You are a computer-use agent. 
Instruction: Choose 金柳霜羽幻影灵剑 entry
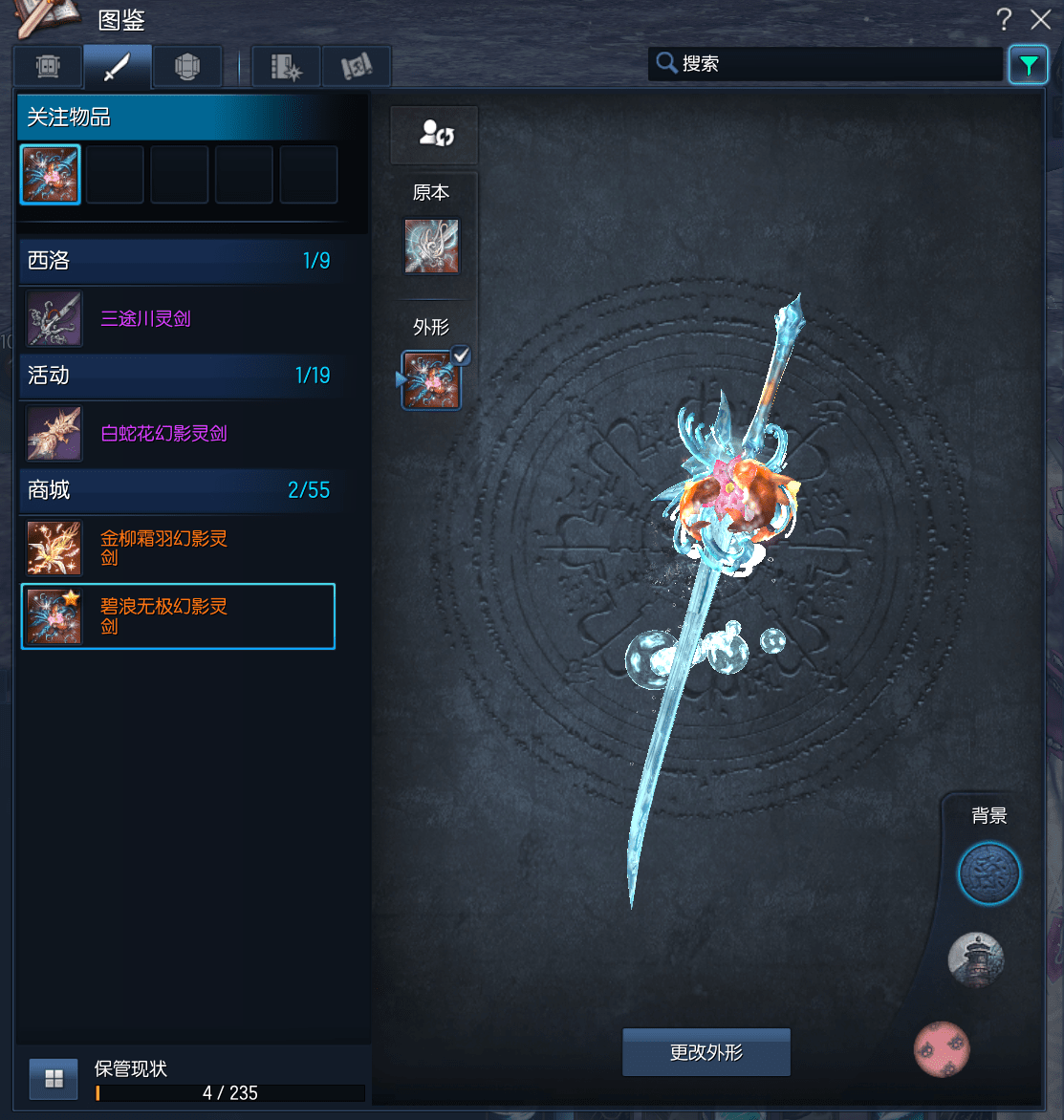click(163, 548)
